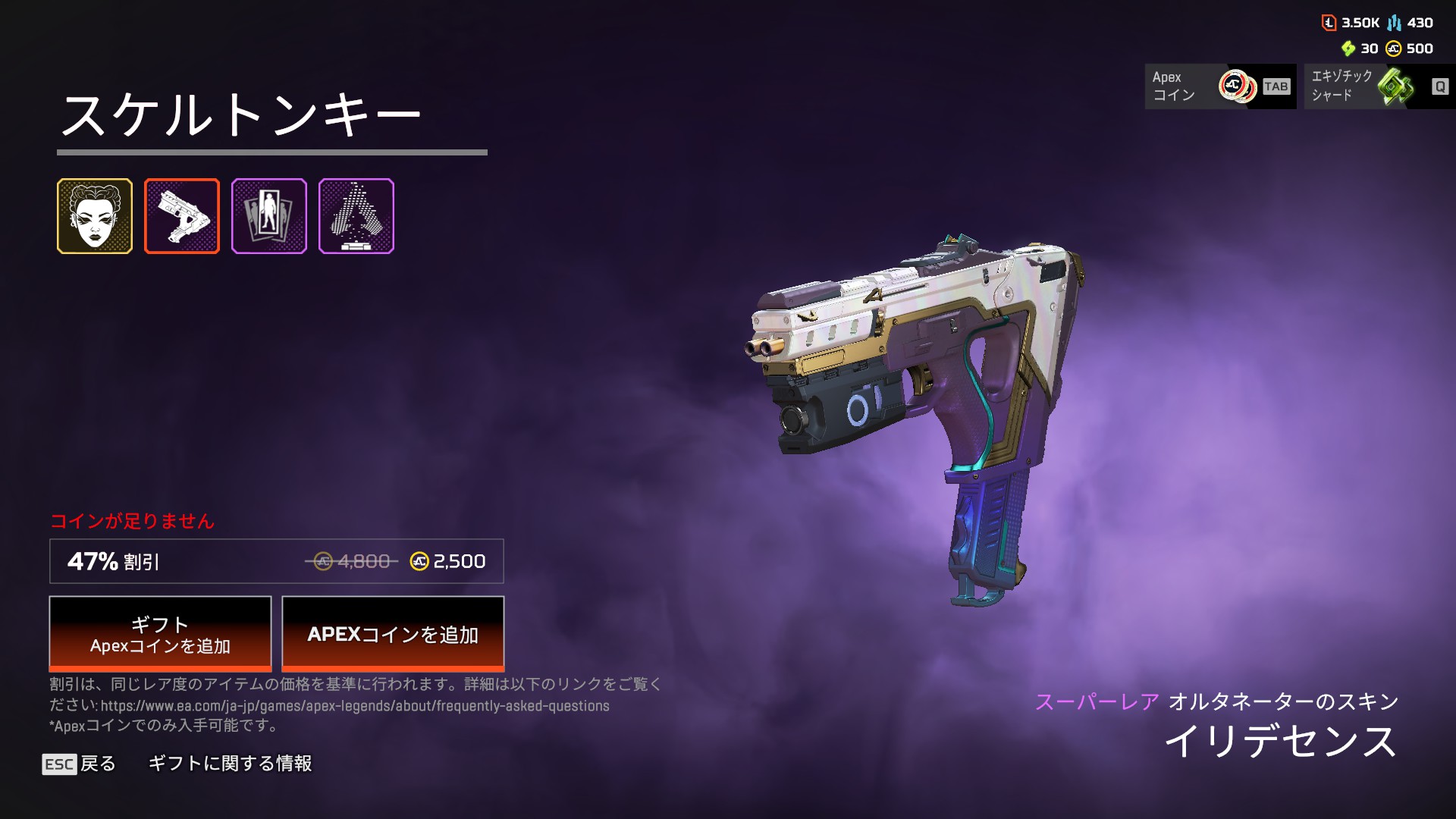Screen dimensions: 1456x819
Task: Select the Apex logo pack thumbnail
Action: click(x=356, y=216)
